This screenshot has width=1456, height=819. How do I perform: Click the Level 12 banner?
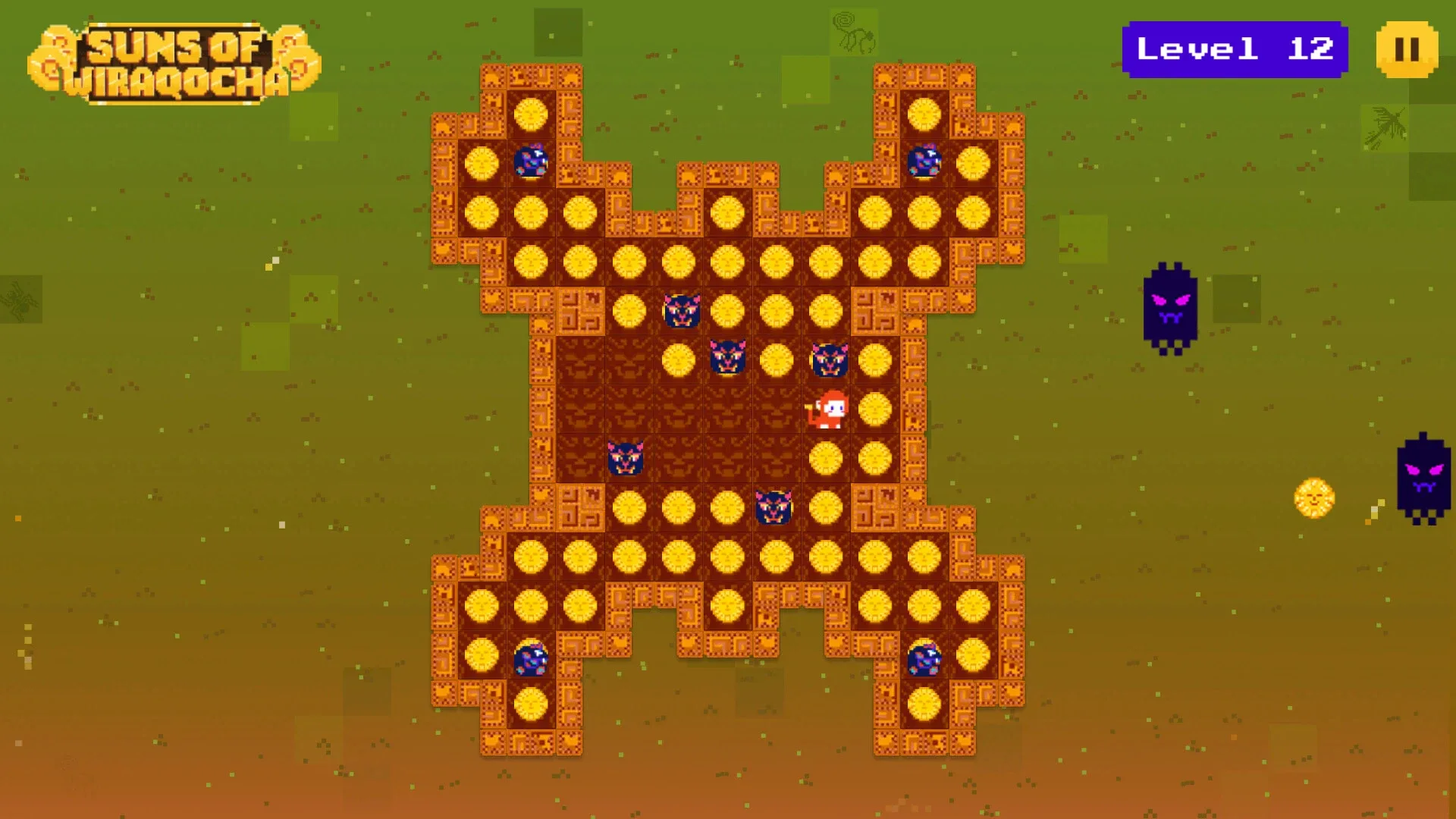tap(1235, 49)
